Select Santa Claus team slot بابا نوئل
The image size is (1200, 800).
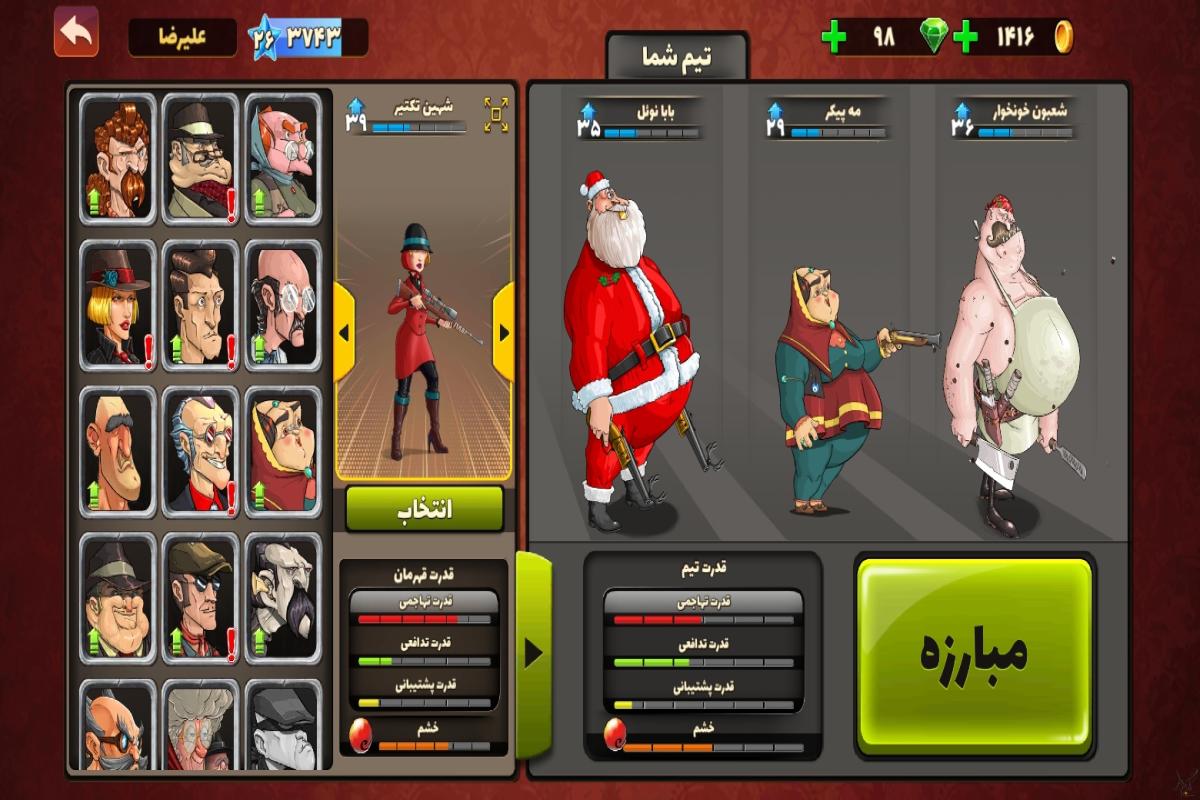(628, 350)
